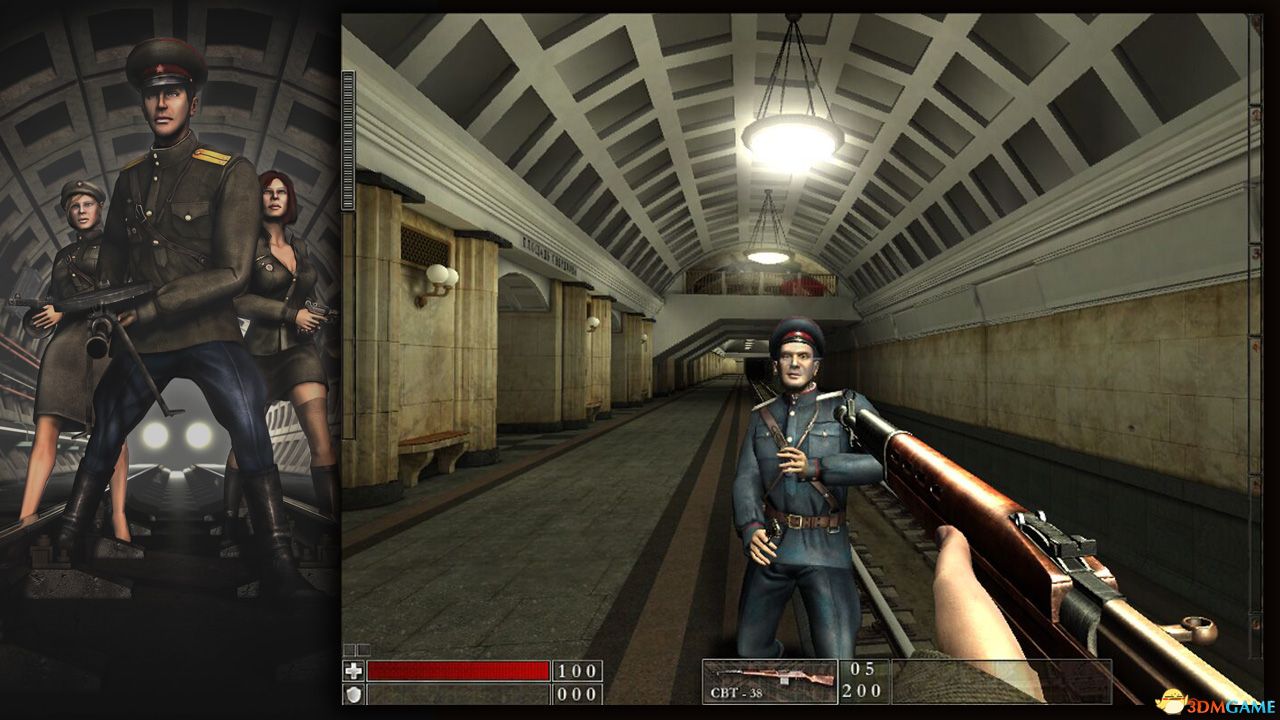
Task: Toggle the first small square above the health bar
Action: 348,648
